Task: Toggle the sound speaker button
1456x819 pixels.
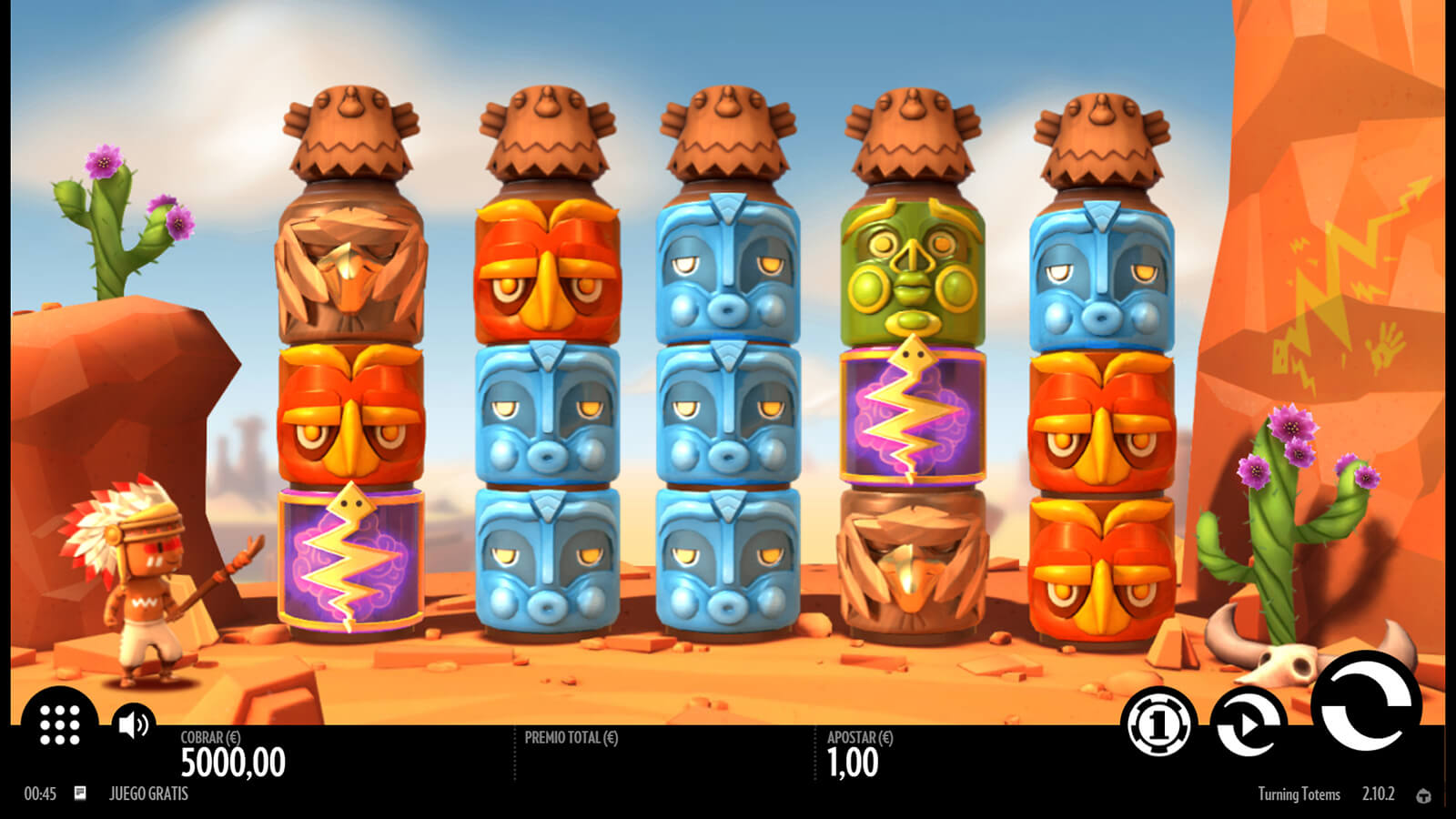Action: [x=134, y=724]
